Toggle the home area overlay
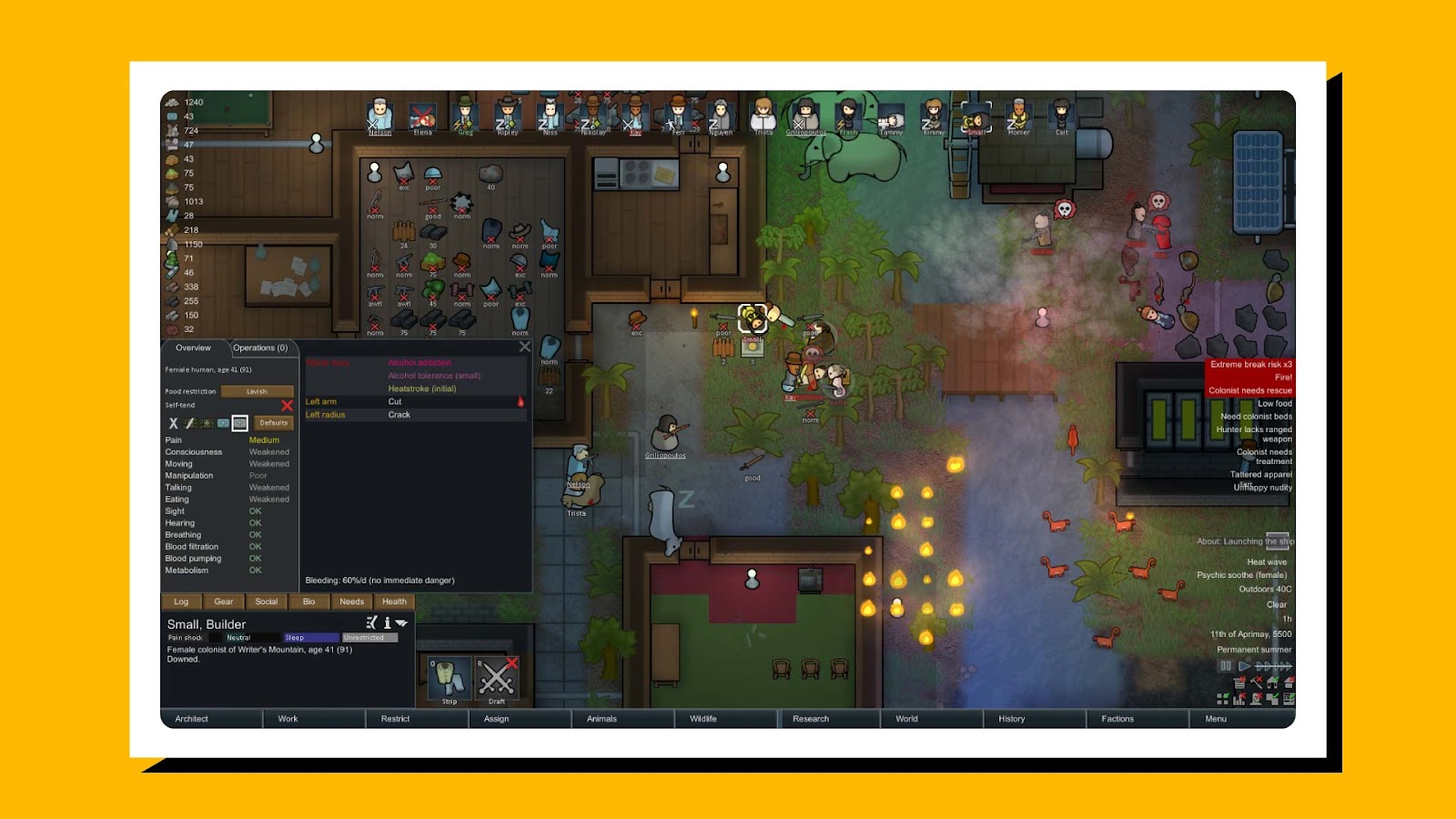 (x=1272, y=682)
